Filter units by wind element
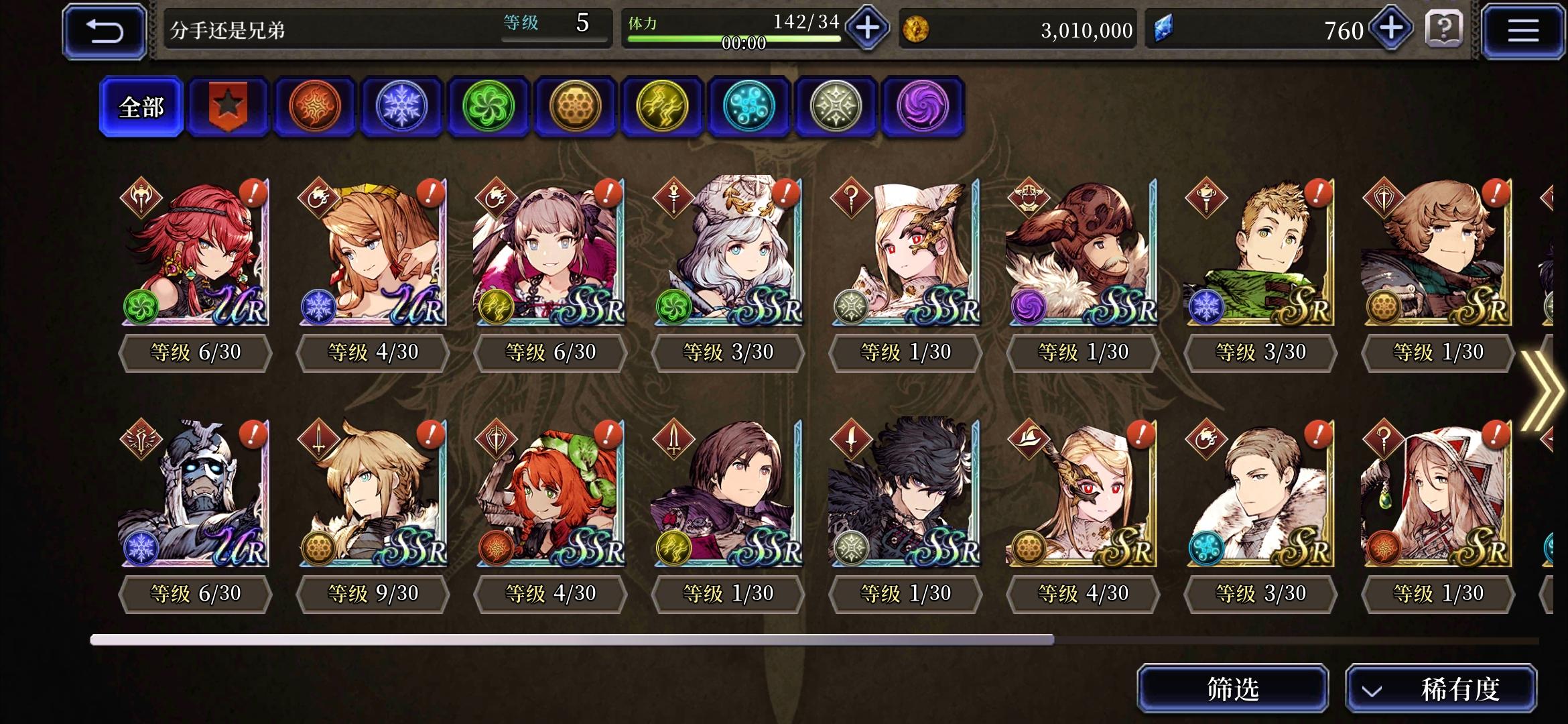The width and height of the screenshot is (1568, 724). [488, 107]
